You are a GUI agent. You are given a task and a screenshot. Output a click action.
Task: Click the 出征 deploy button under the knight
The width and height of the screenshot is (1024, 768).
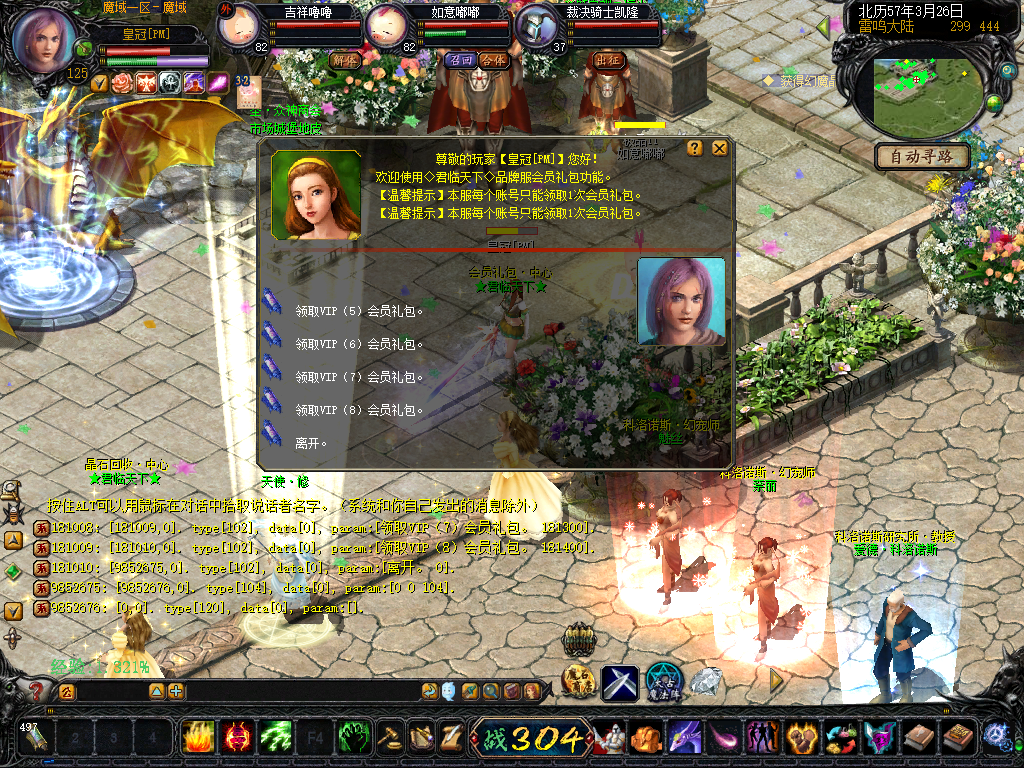[608, 60]
